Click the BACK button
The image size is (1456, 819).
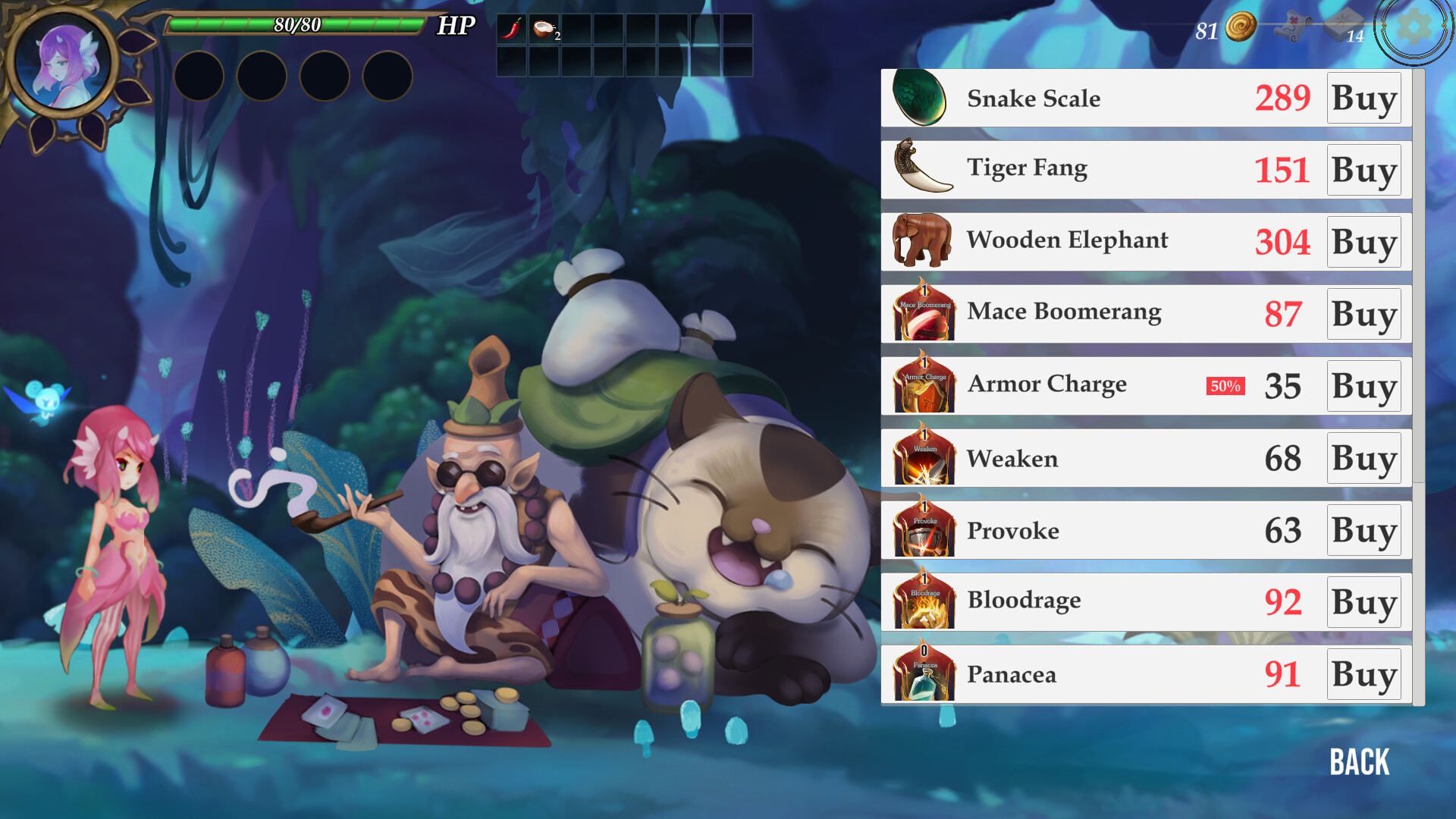pos(1360,762)
